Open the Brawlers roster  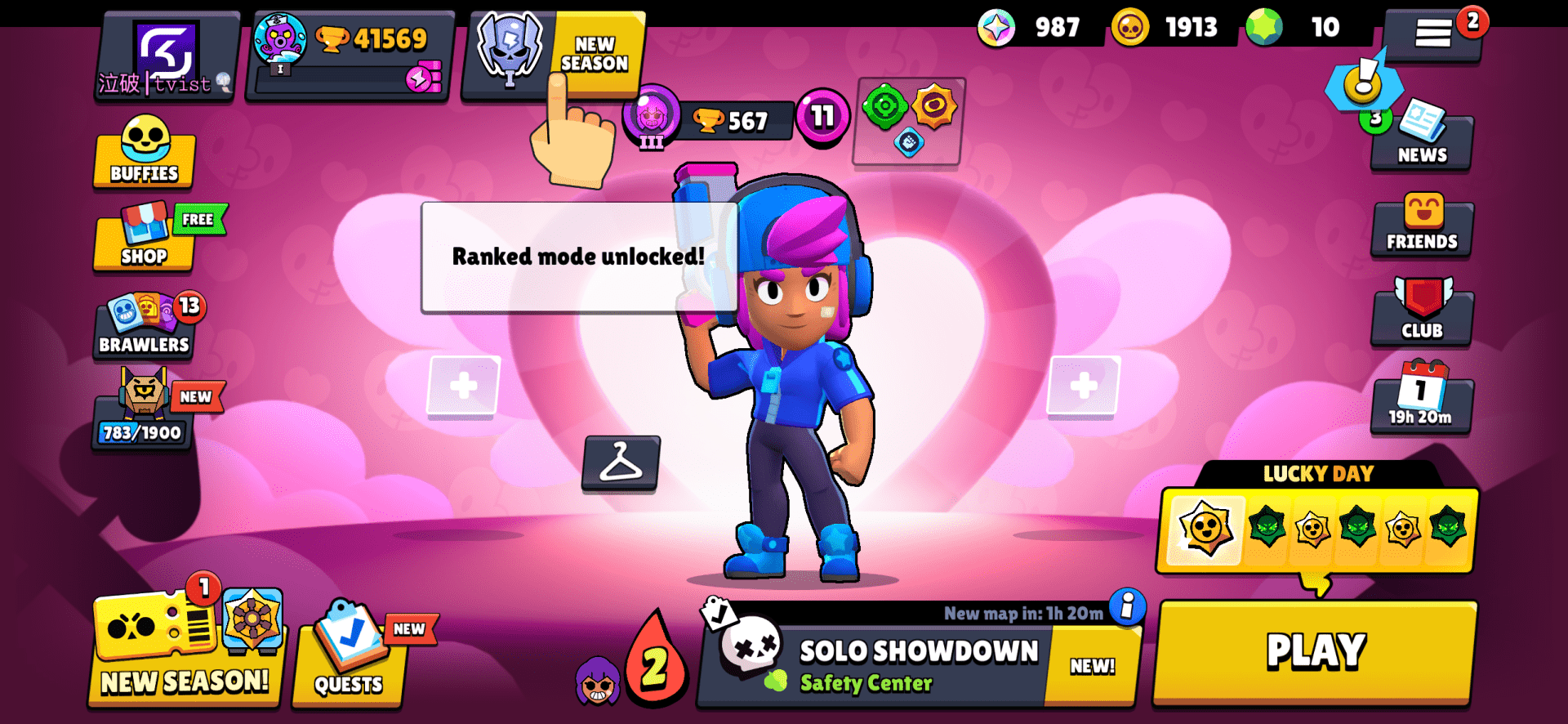pos(144,325)
